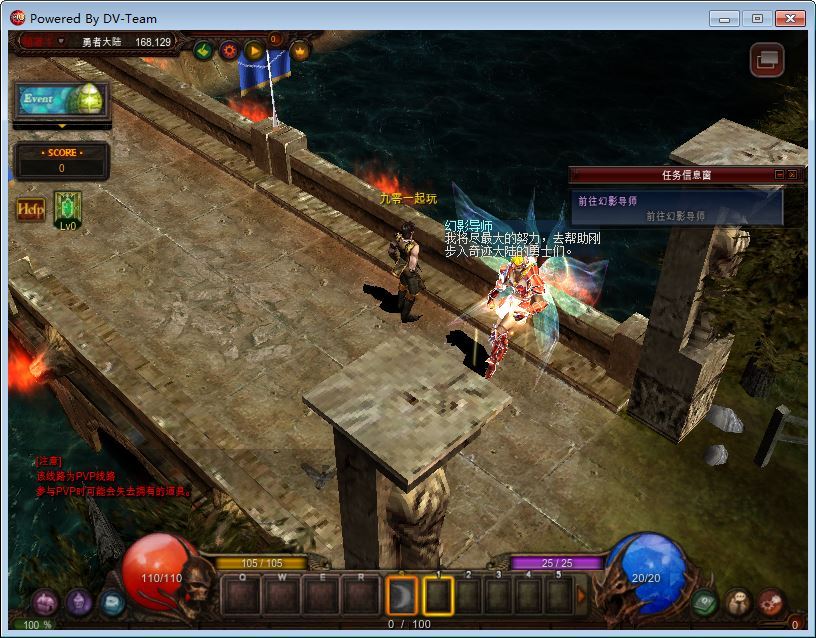Toggle the red overlapping-windows button
This screenshot has width=816, height=638.
pos(767,60)
